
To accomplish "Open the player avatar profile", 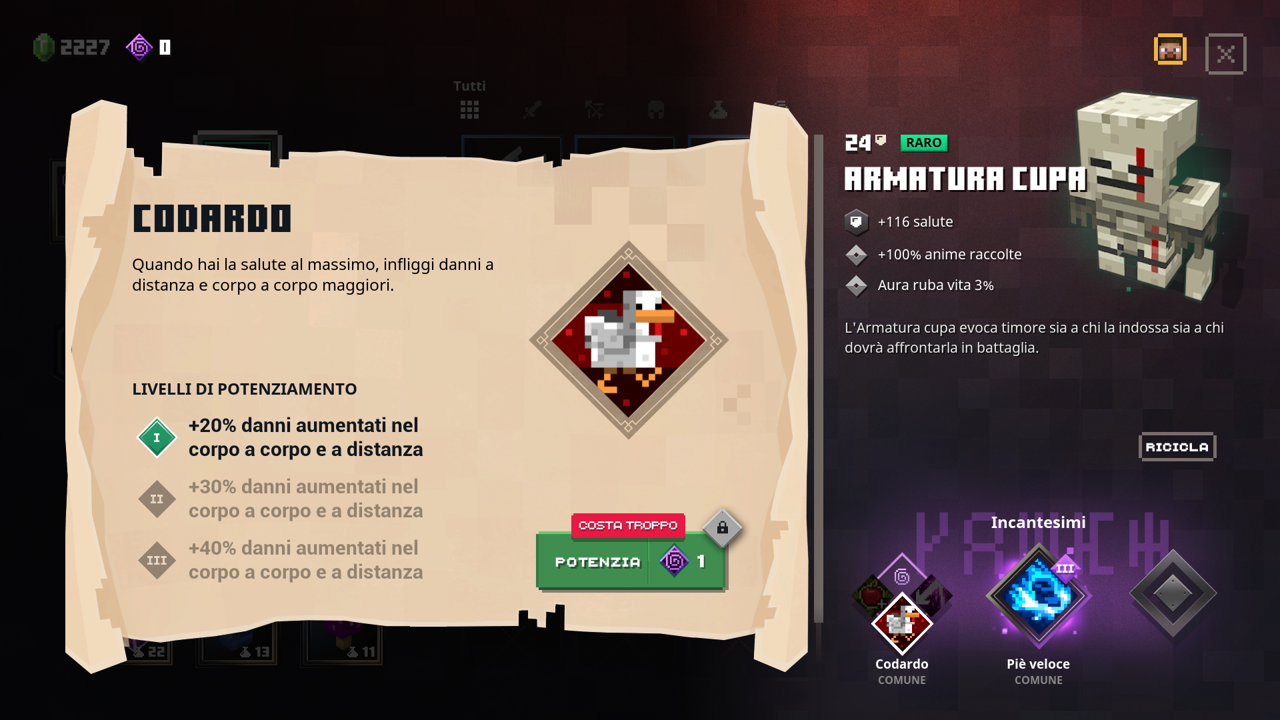I will coord(1170,48).
